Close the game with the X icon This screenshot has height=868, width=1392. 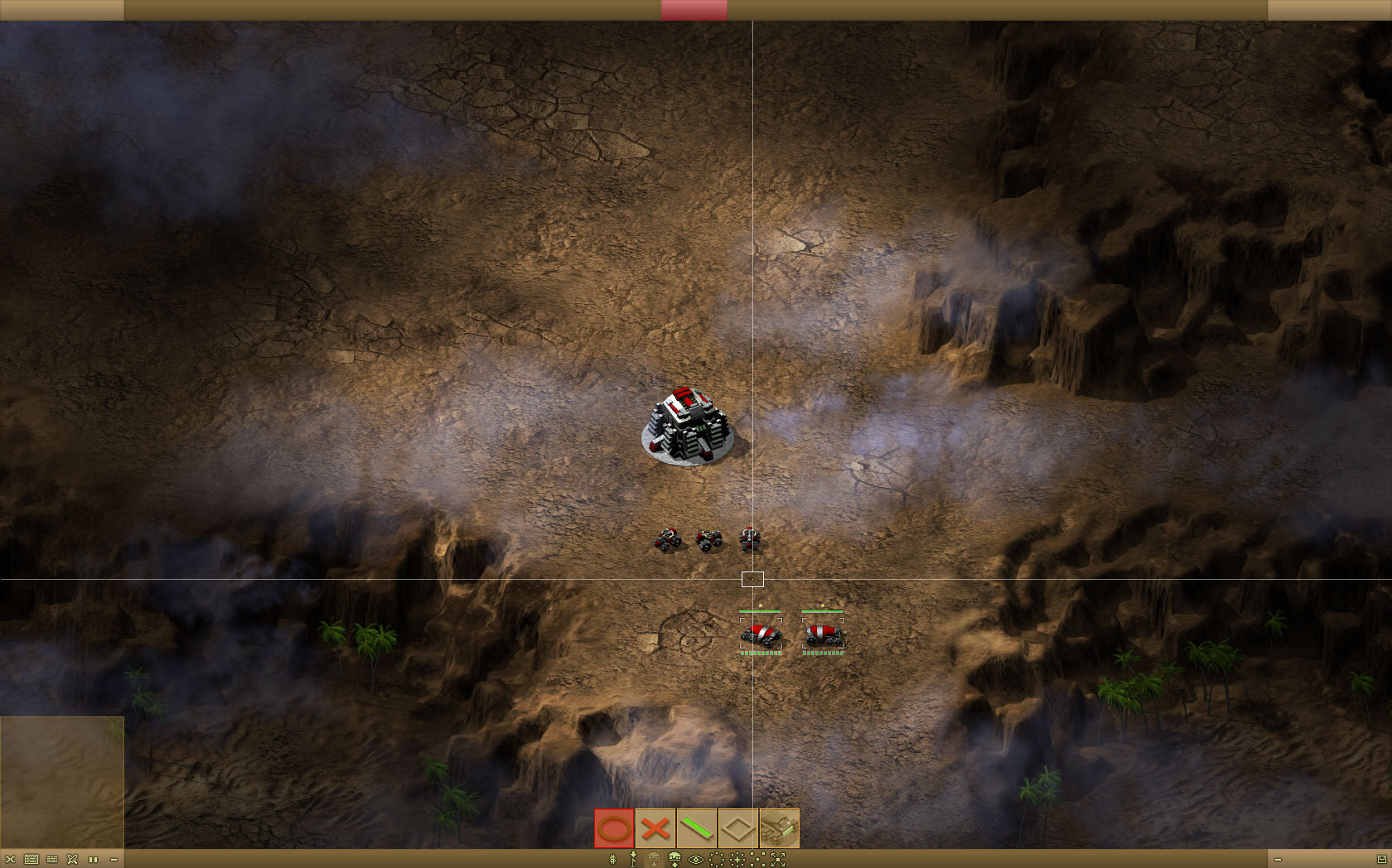[10, 860]
